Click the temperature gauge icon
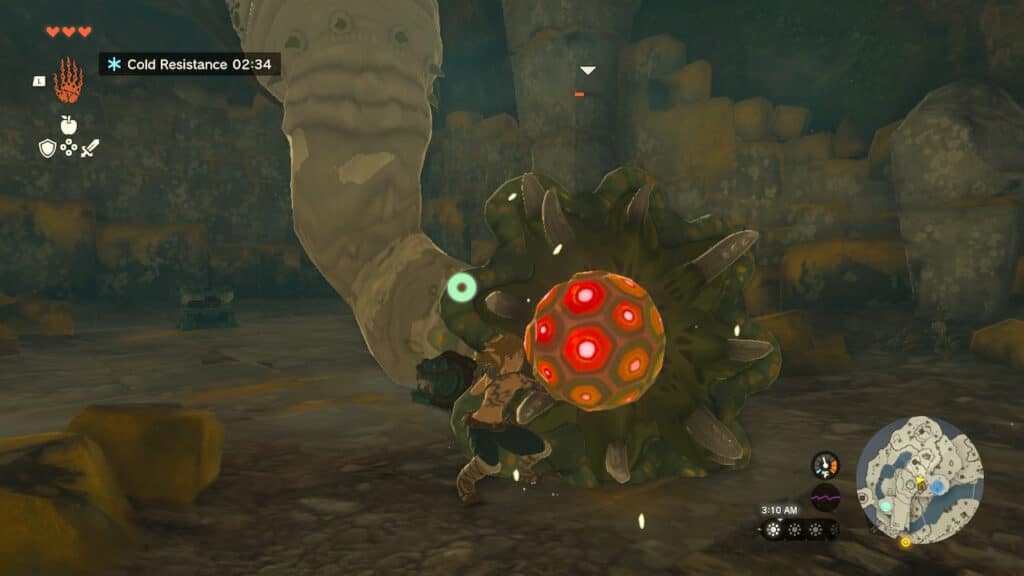 825,465
